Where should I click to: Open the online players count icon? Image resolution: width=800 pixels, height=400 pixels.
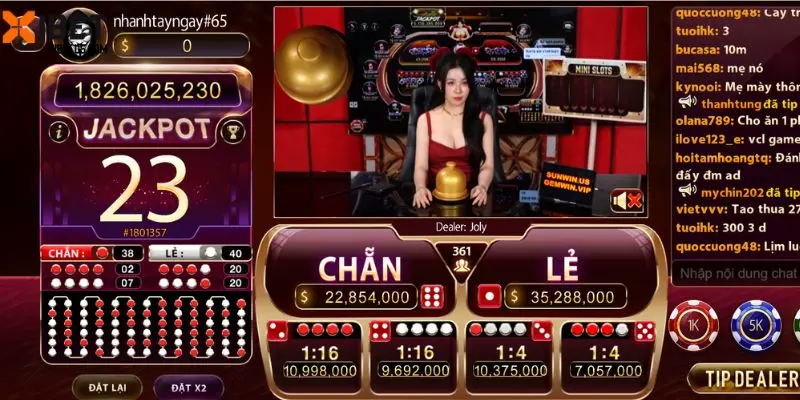tap(461, 258)
